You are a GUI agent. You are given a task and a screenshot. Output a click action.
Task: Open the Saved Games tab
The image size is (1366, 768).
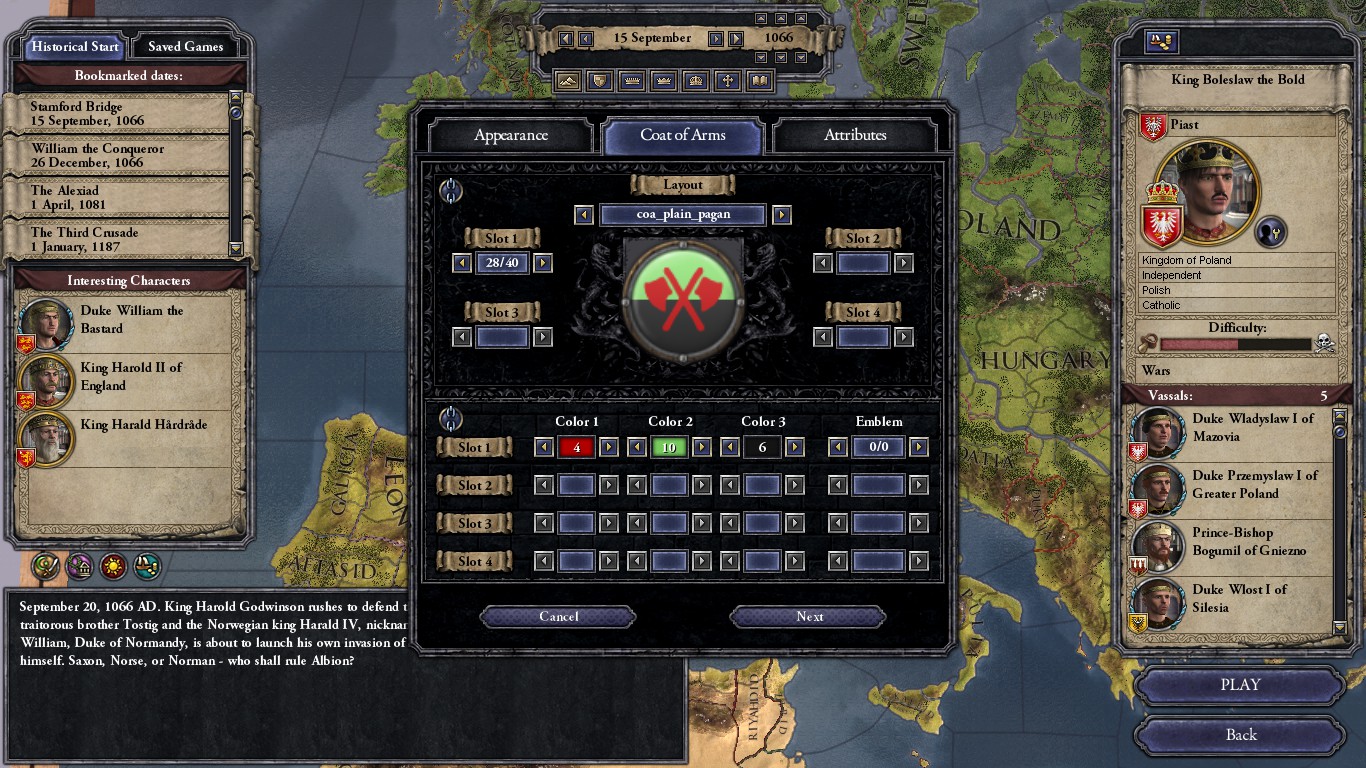(186, 46)
